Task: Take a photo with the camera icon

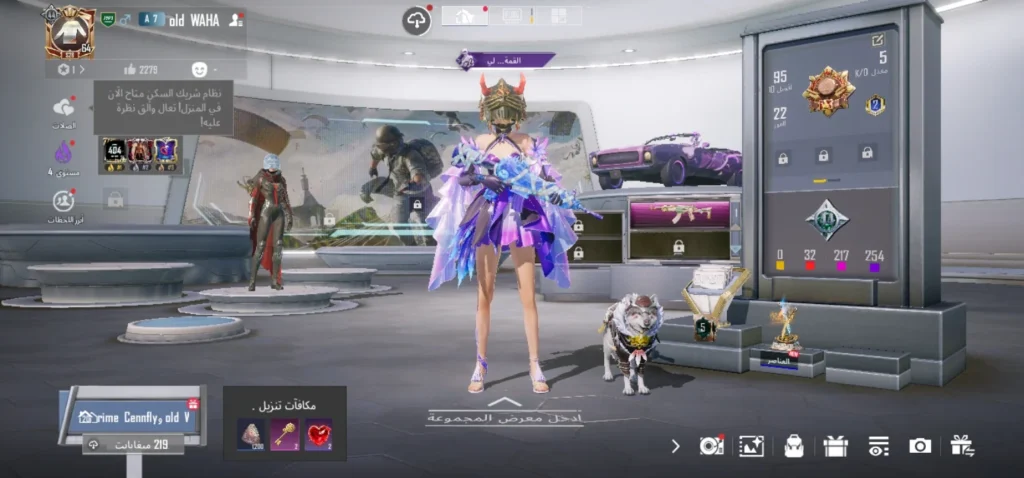Action: [920, 446]
